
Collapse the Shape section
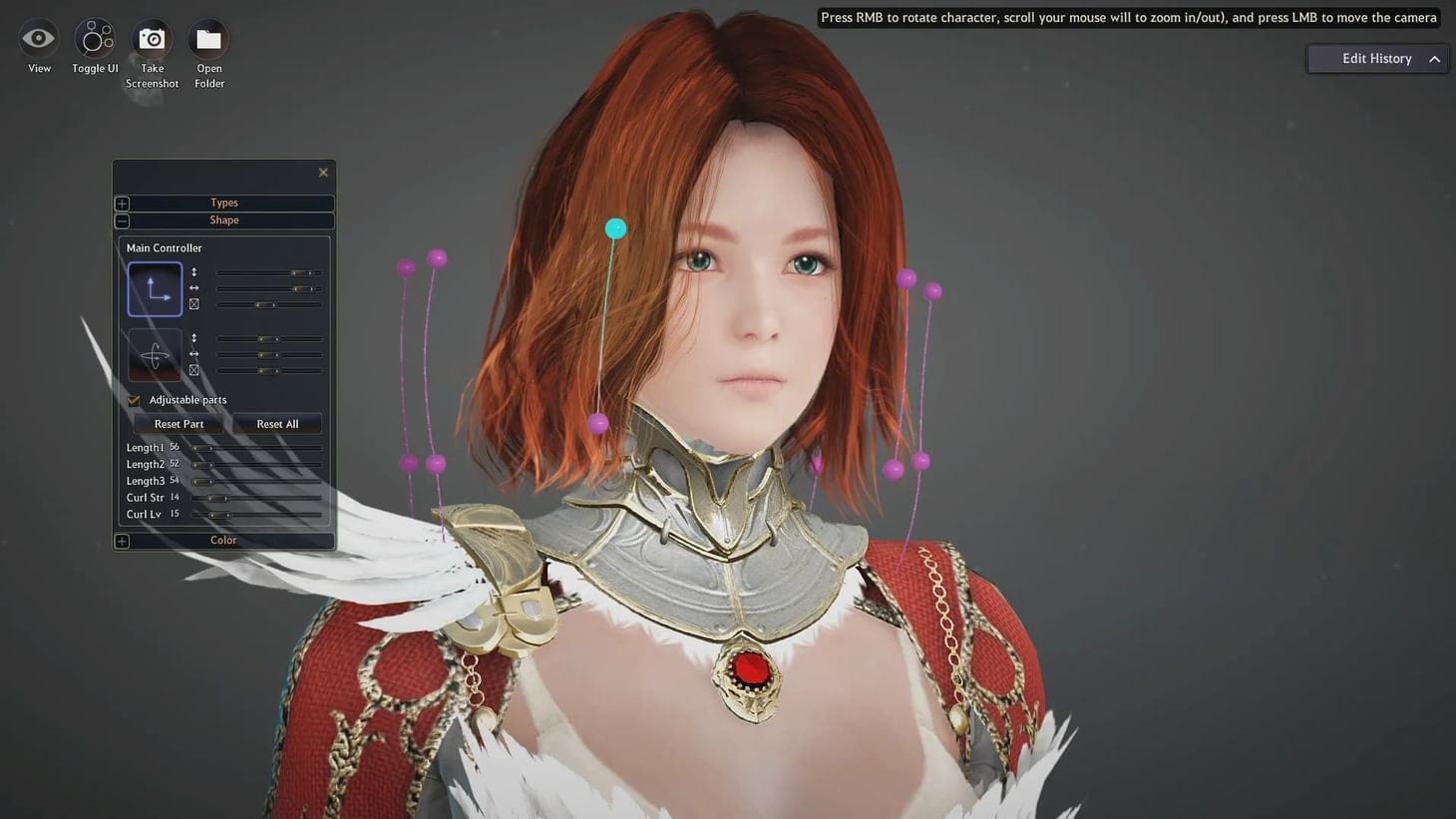click(122, 219)
